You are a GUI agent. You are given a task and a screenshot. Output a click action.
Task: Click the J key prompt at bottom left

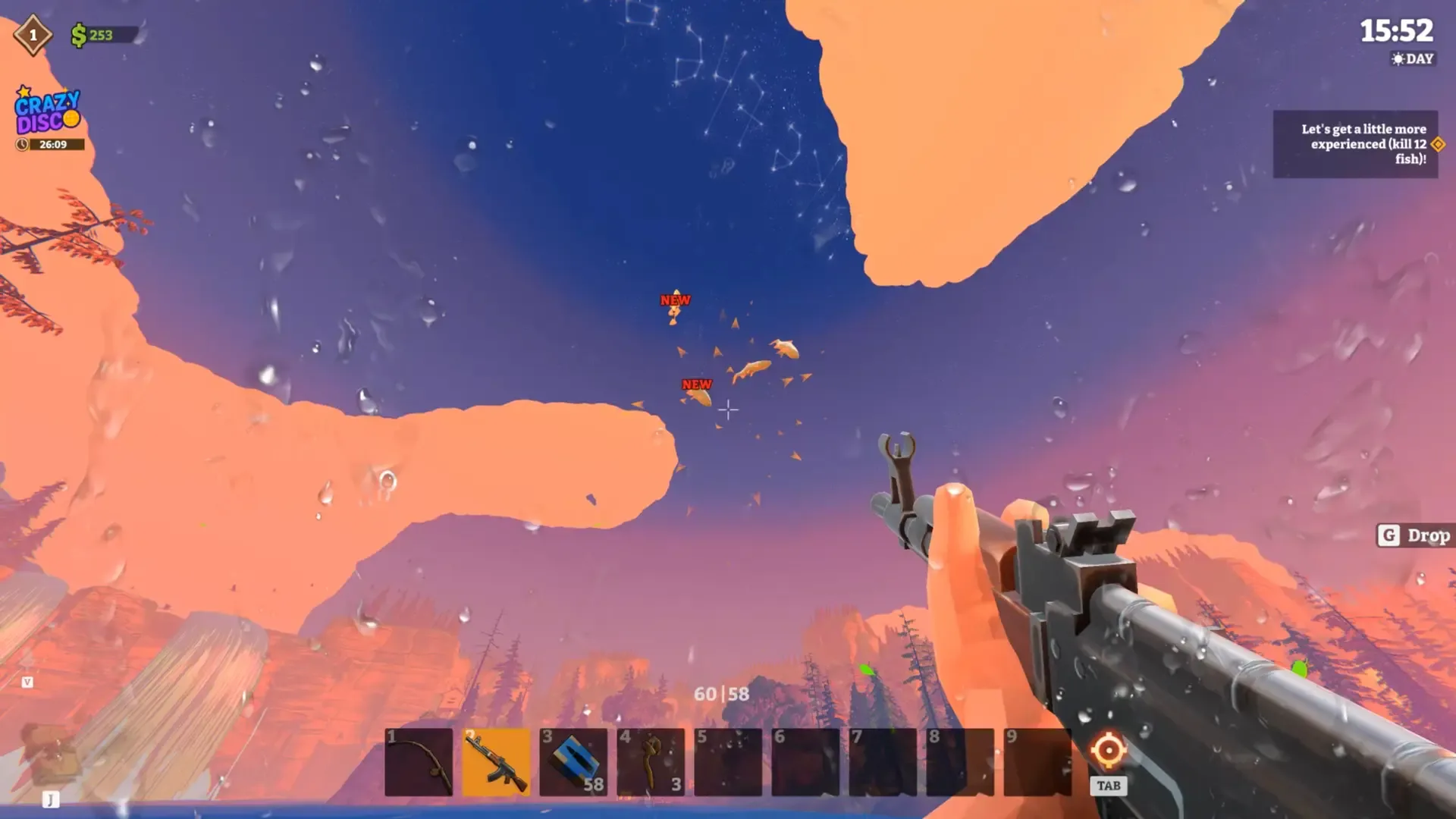[x=50, y=799]
